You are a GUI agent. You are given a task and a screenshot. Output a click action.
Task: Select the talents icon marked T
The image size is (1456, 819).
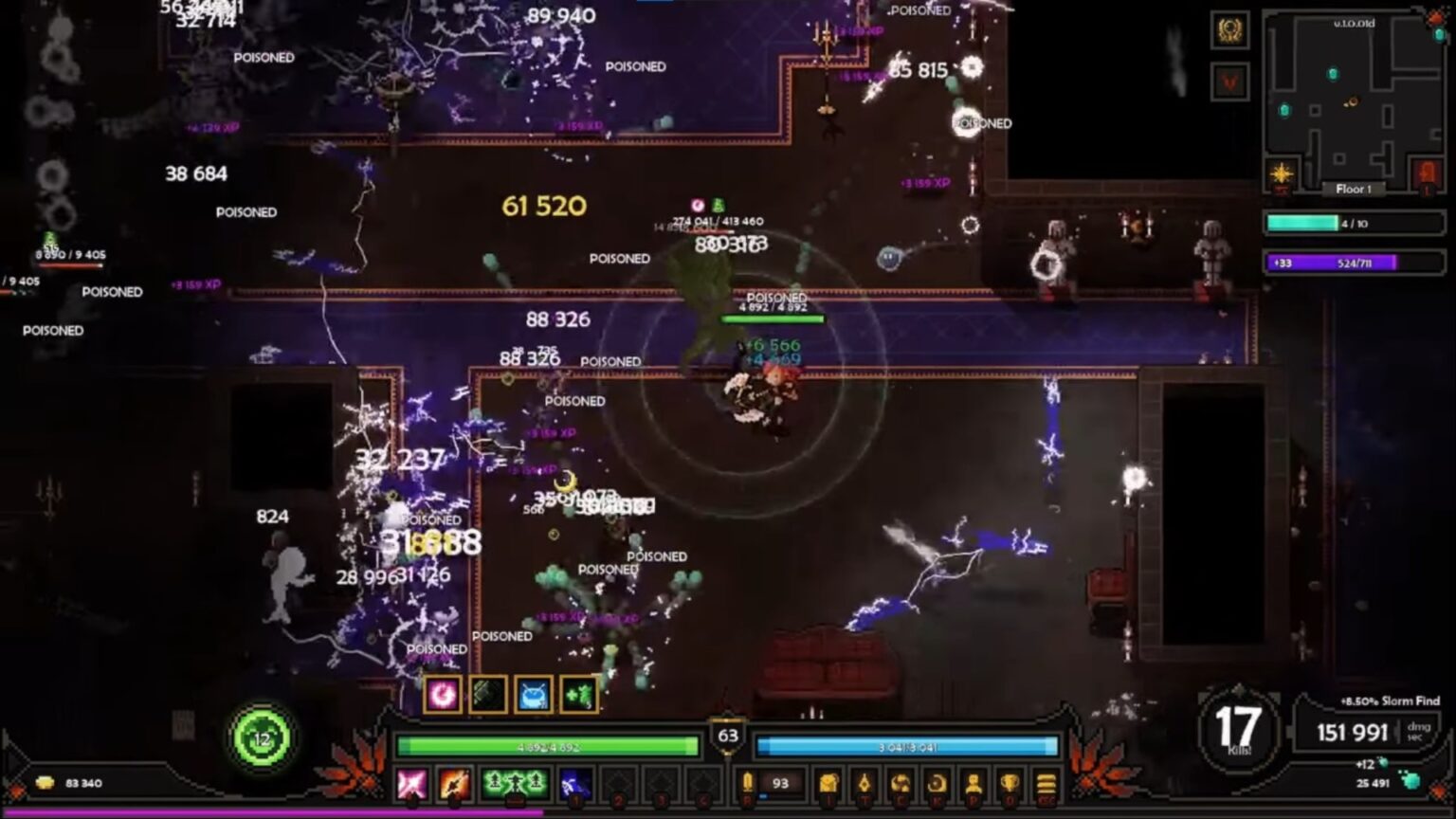(x=864, y=782)
